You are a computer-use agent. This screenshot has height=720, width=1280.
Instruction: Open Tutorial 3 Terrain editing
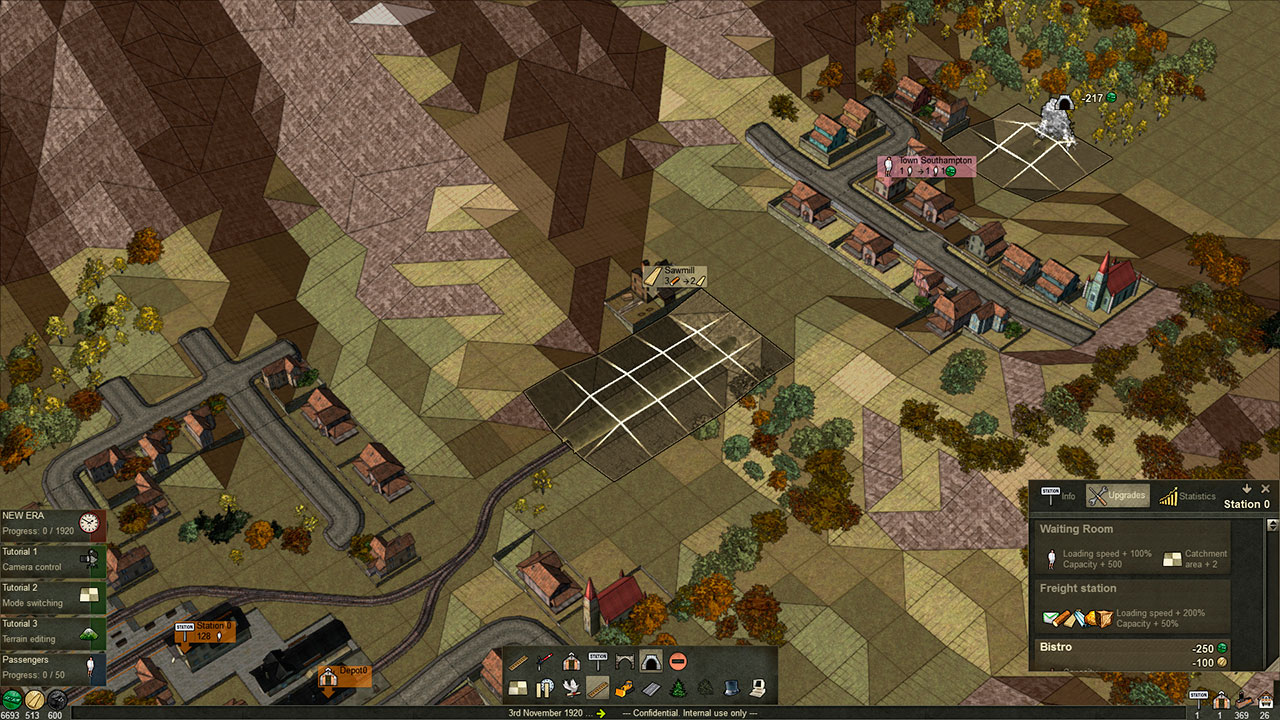[52, 631]
